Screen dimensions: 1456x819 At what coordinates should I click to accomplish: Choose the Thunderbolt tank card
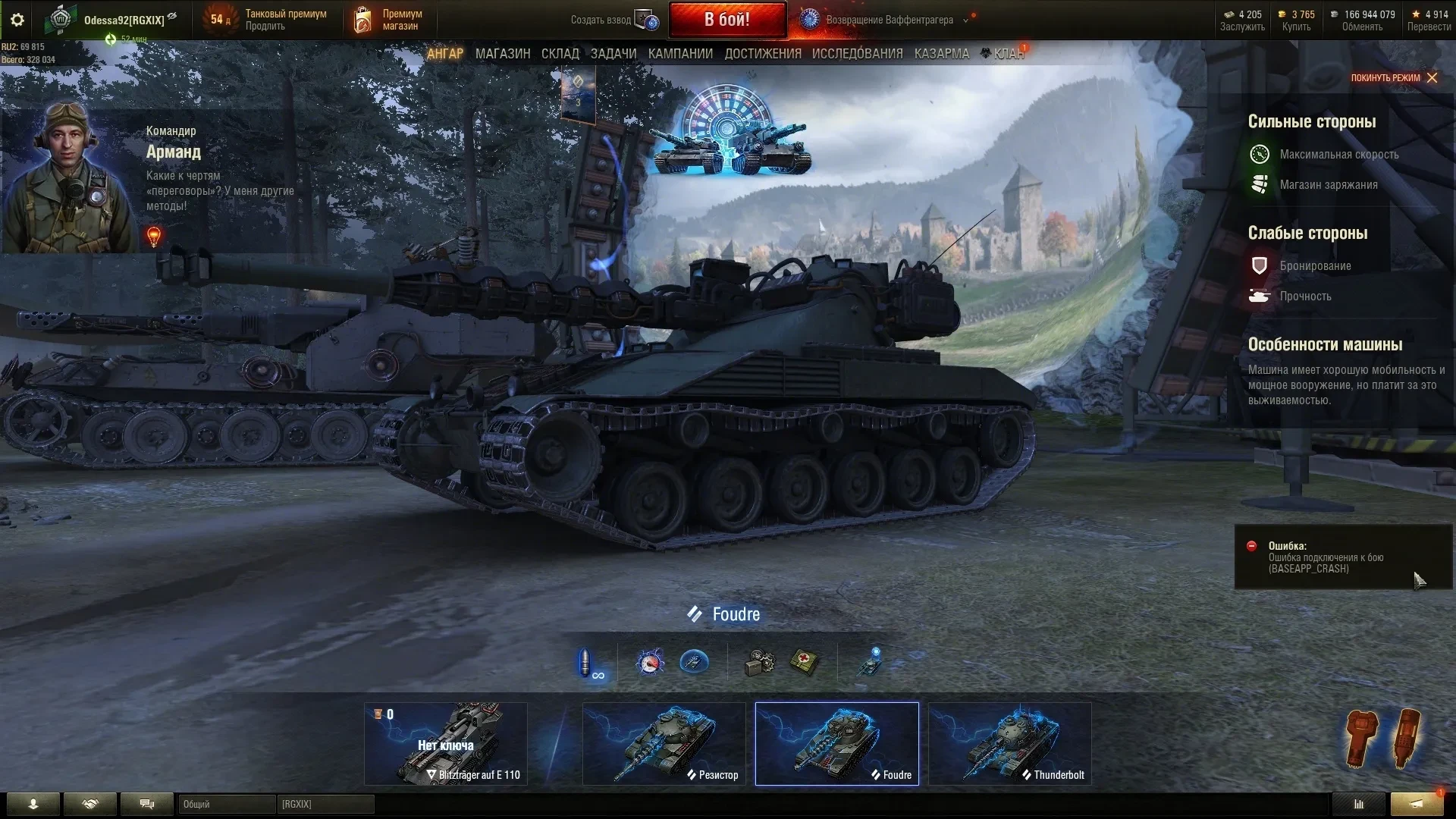(1009, 743)
